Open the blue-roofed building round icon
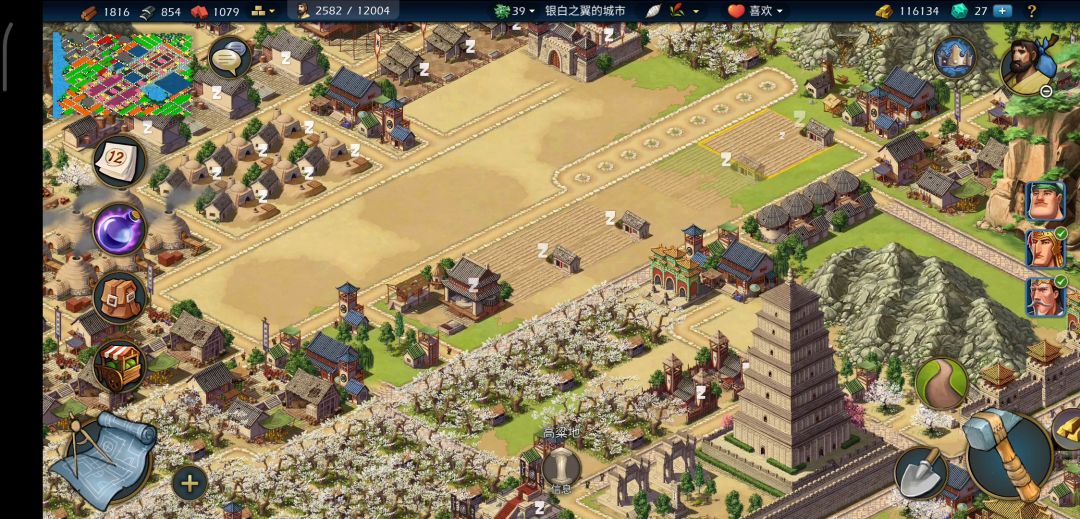Screen dimensions: 1080x519 click(954, 57)
